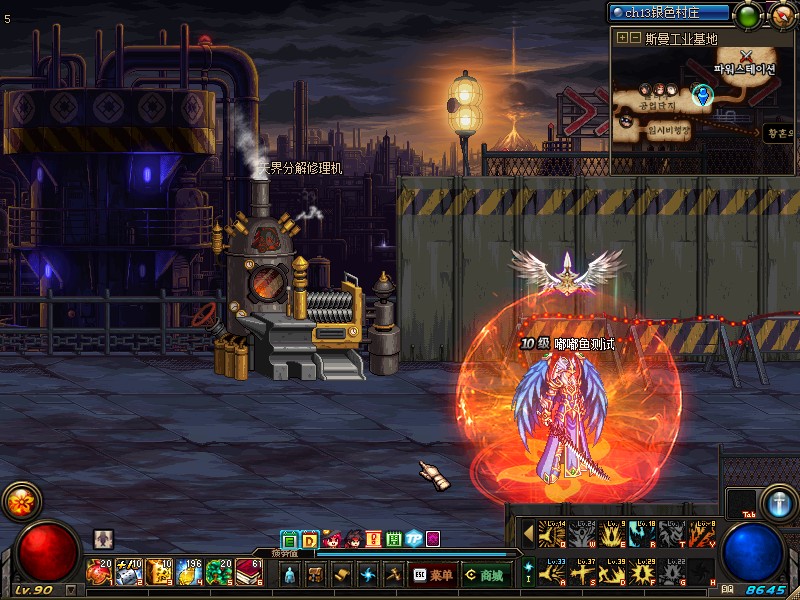Use the gold coin item in quick slot 4
The height and width of the screenshot is (600, 800).
click(x=187, y=572)
